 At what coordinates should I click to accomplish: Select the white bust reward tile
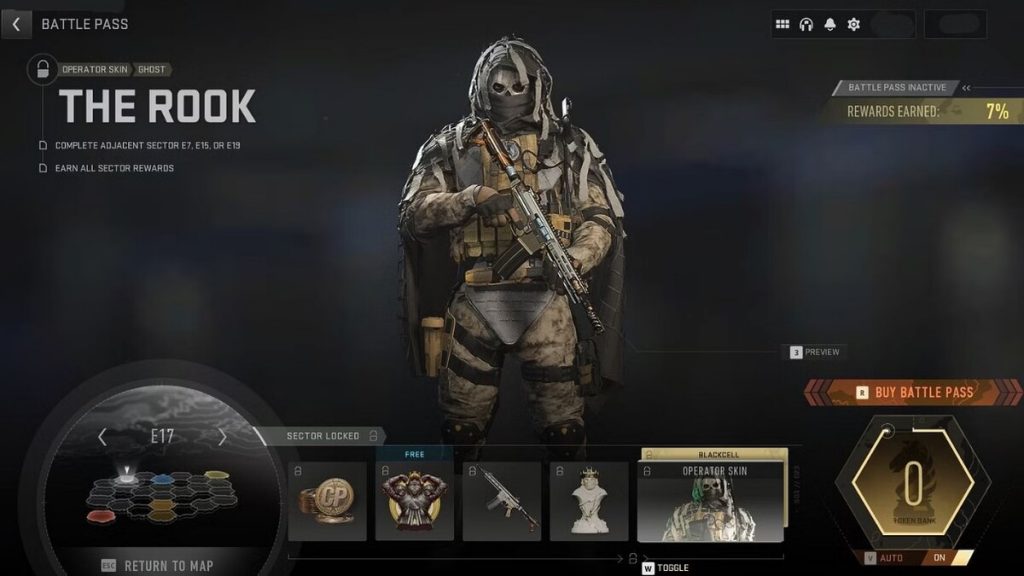click(589, 501)
